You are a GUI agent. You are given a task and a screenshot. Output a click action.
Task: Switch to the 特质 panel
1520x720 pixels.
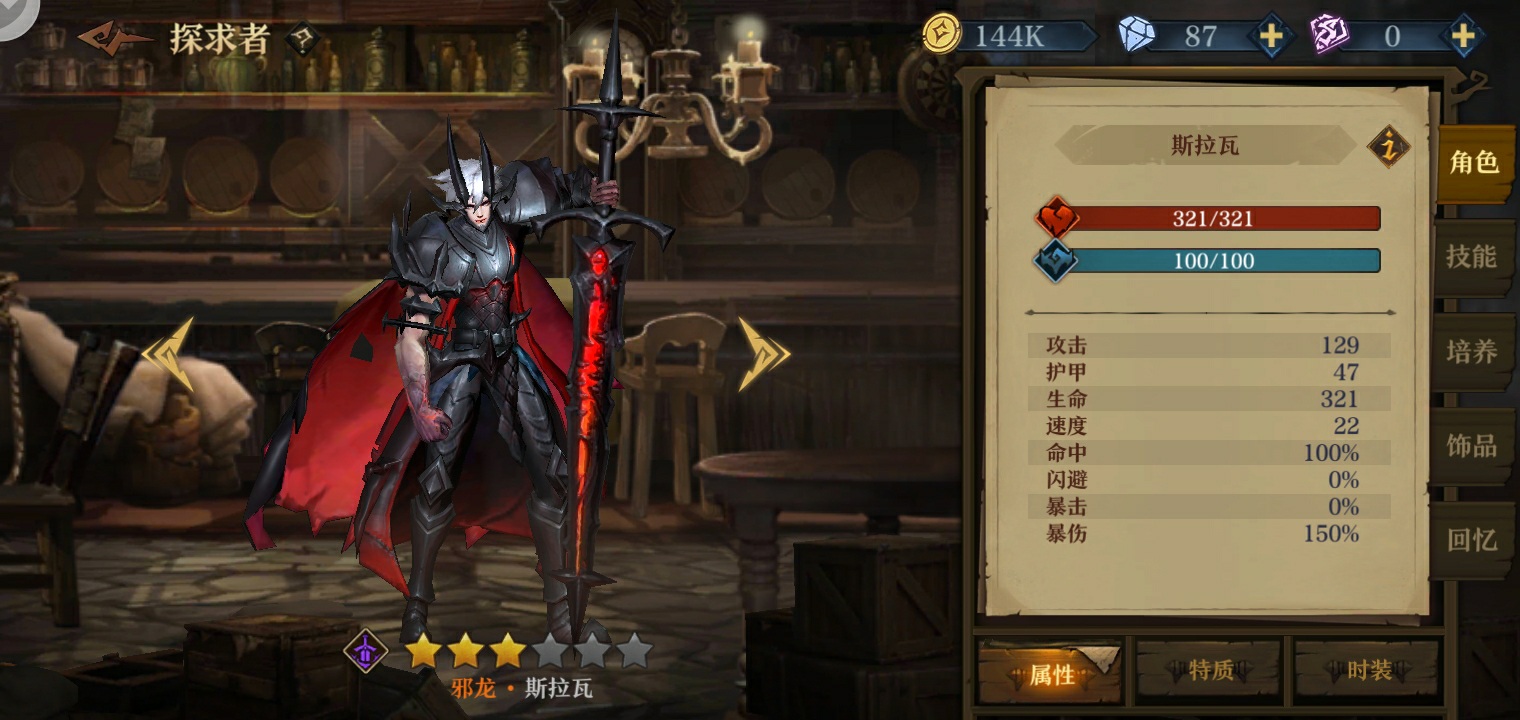coord(1210,670)
